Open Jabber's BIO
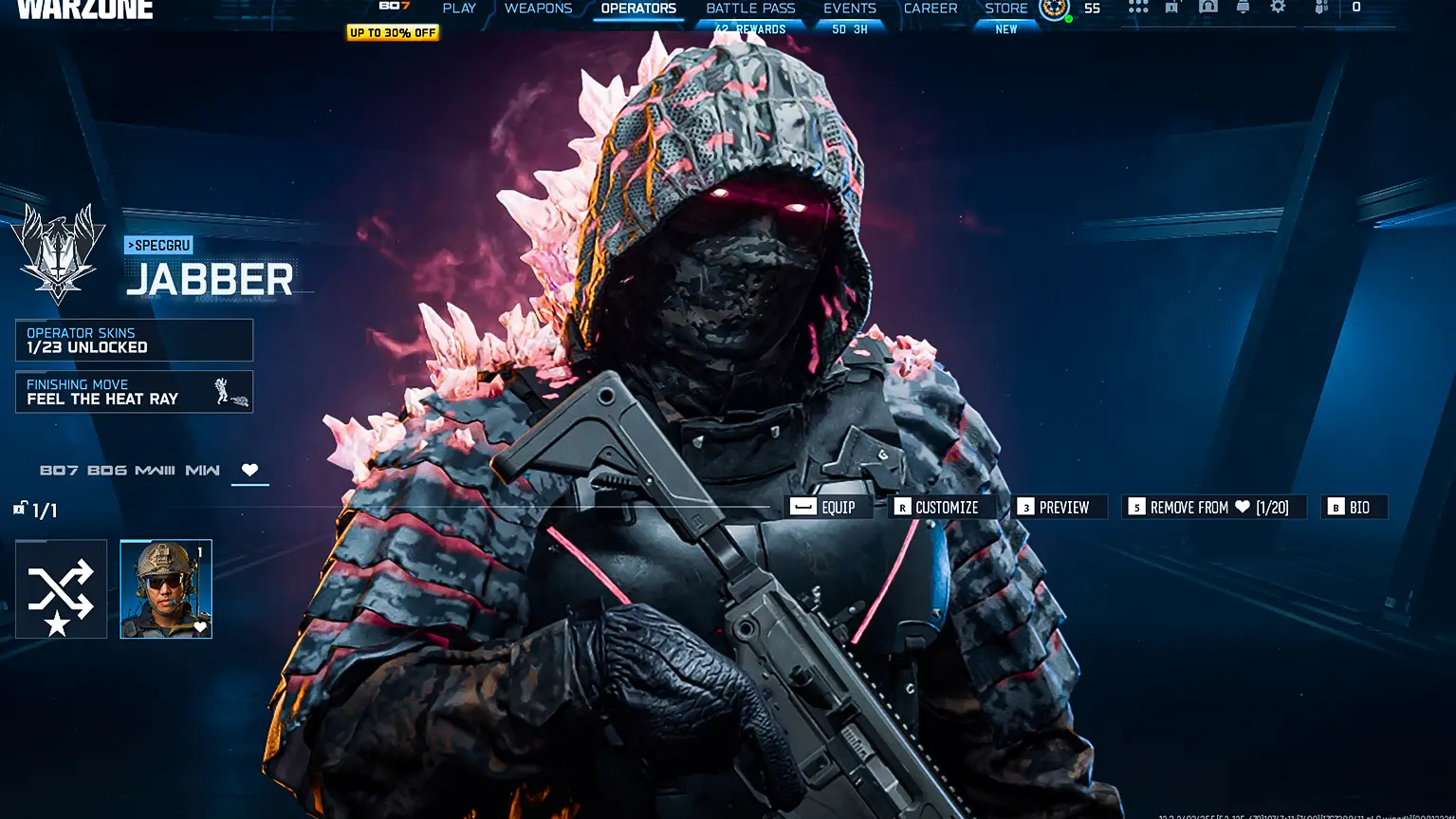This screenshot has height=819, width=1456. coord(1354,507)
